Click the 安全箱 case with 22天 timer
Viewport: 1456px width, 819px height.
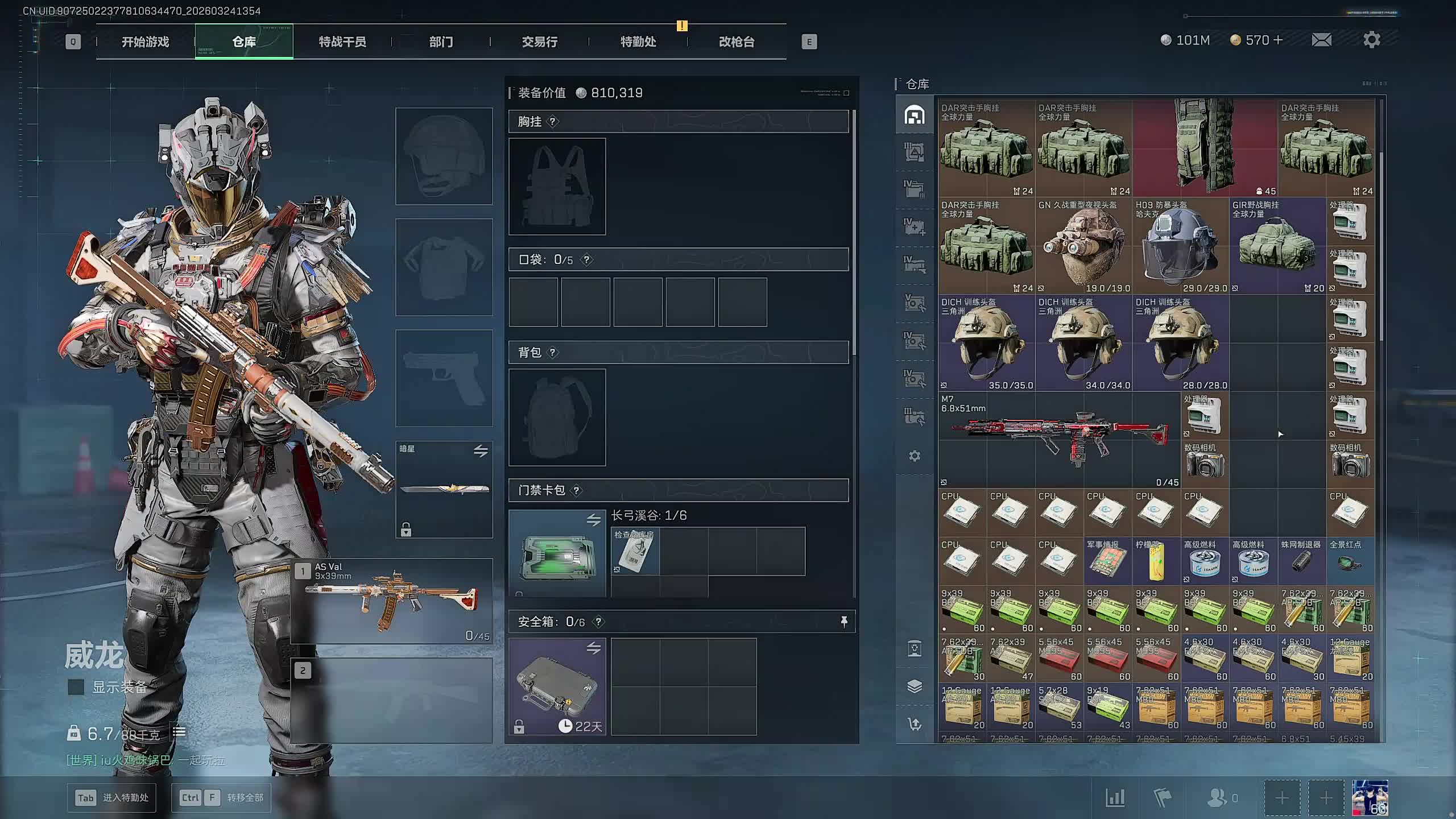(x=557, y=686)
